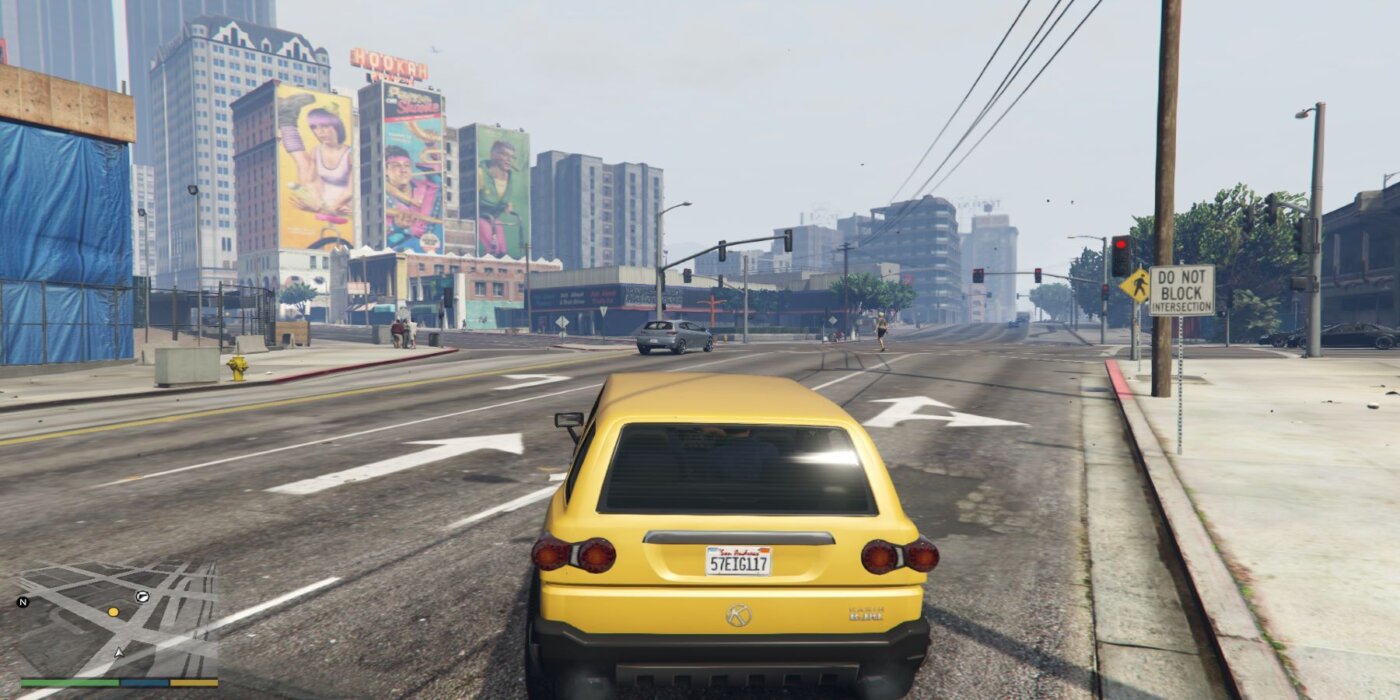
Task: Click the North compass marker on minimap
Action: 22,602
